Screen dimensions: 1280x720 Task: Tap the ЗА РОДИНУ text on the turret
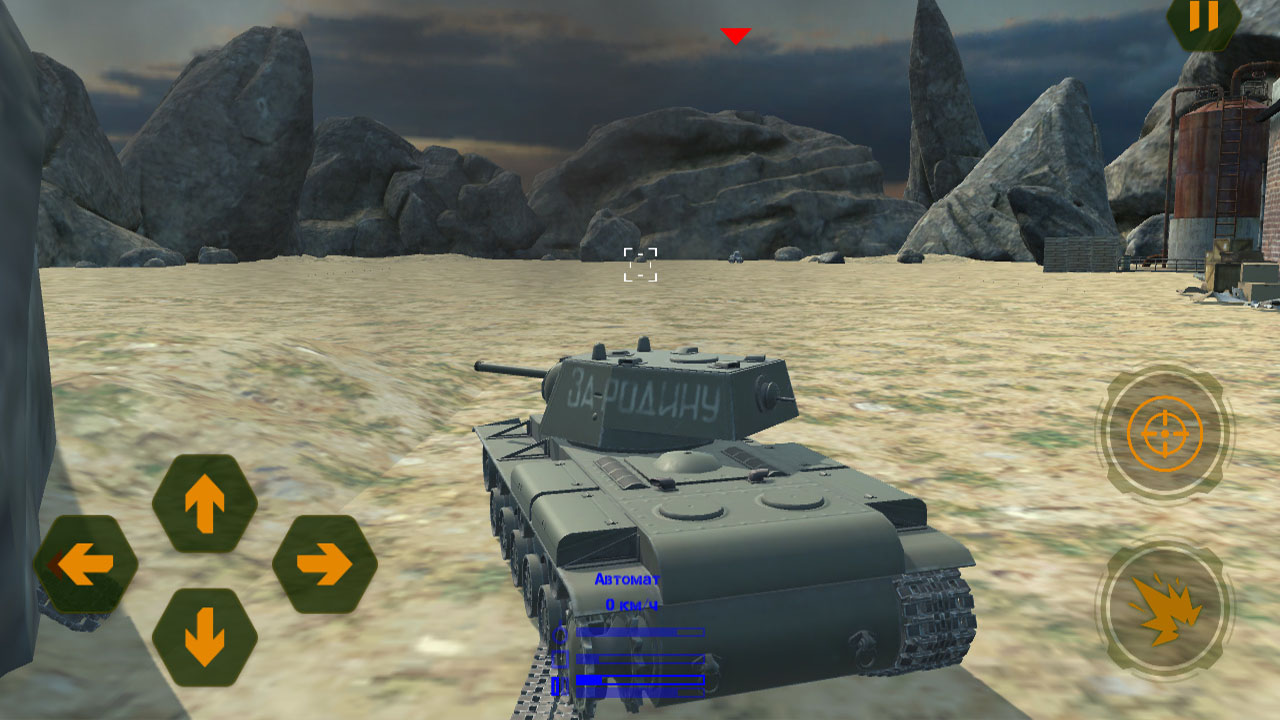coord(643,393)
